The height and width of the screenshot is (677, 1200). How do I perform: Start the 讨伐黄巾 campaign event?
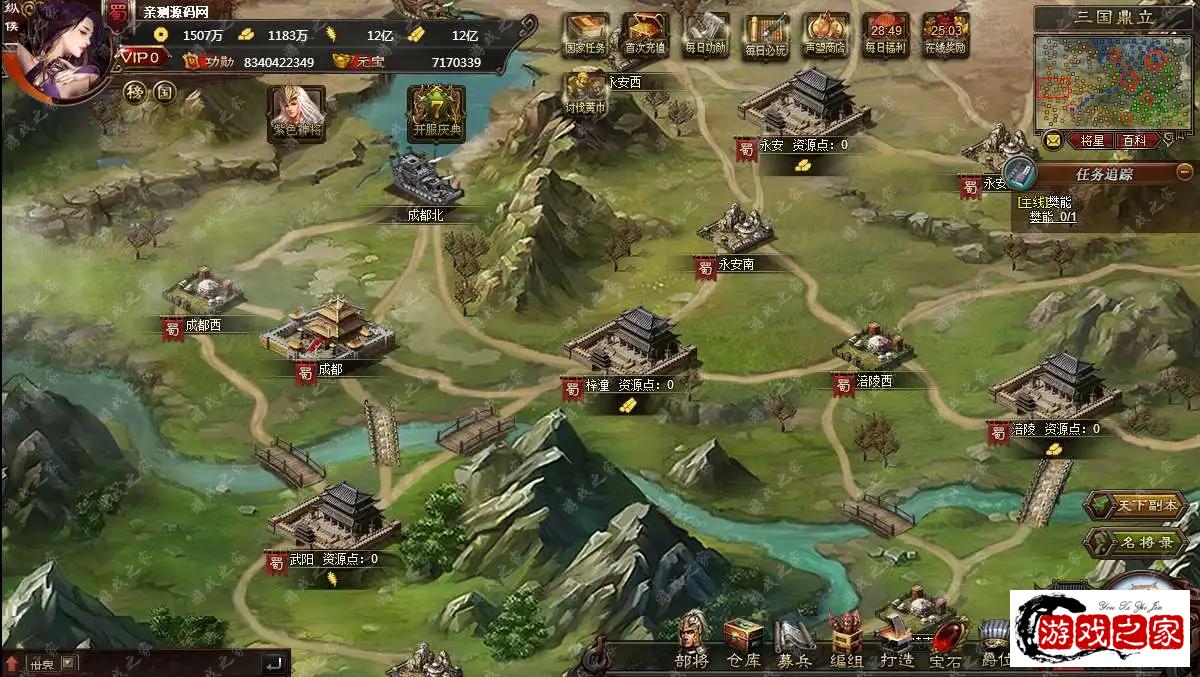(586, 92)
